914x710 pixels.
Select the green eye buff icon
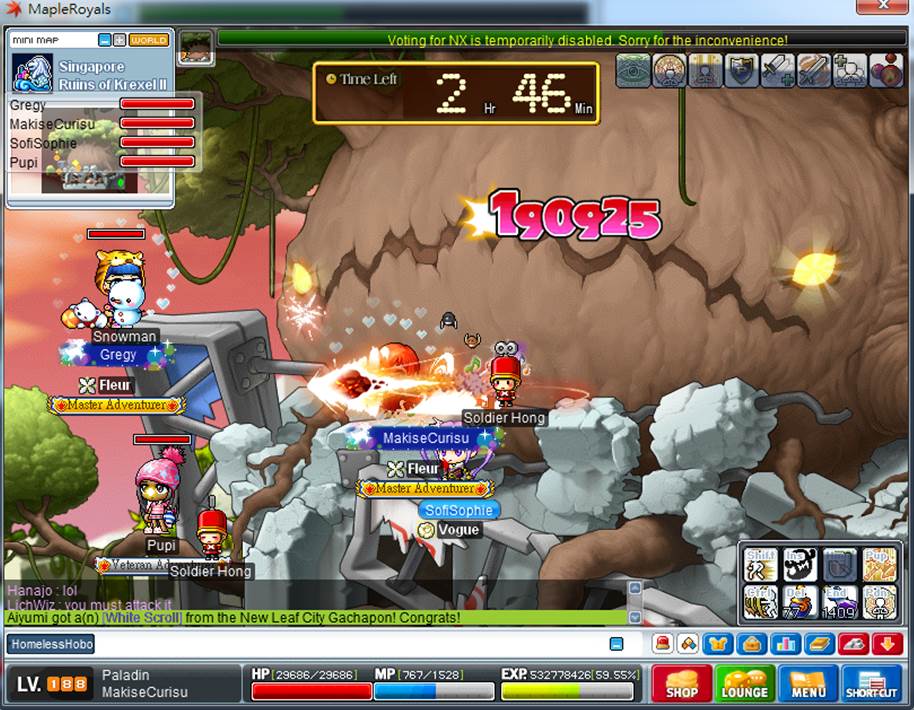click(x=633, y=71)
